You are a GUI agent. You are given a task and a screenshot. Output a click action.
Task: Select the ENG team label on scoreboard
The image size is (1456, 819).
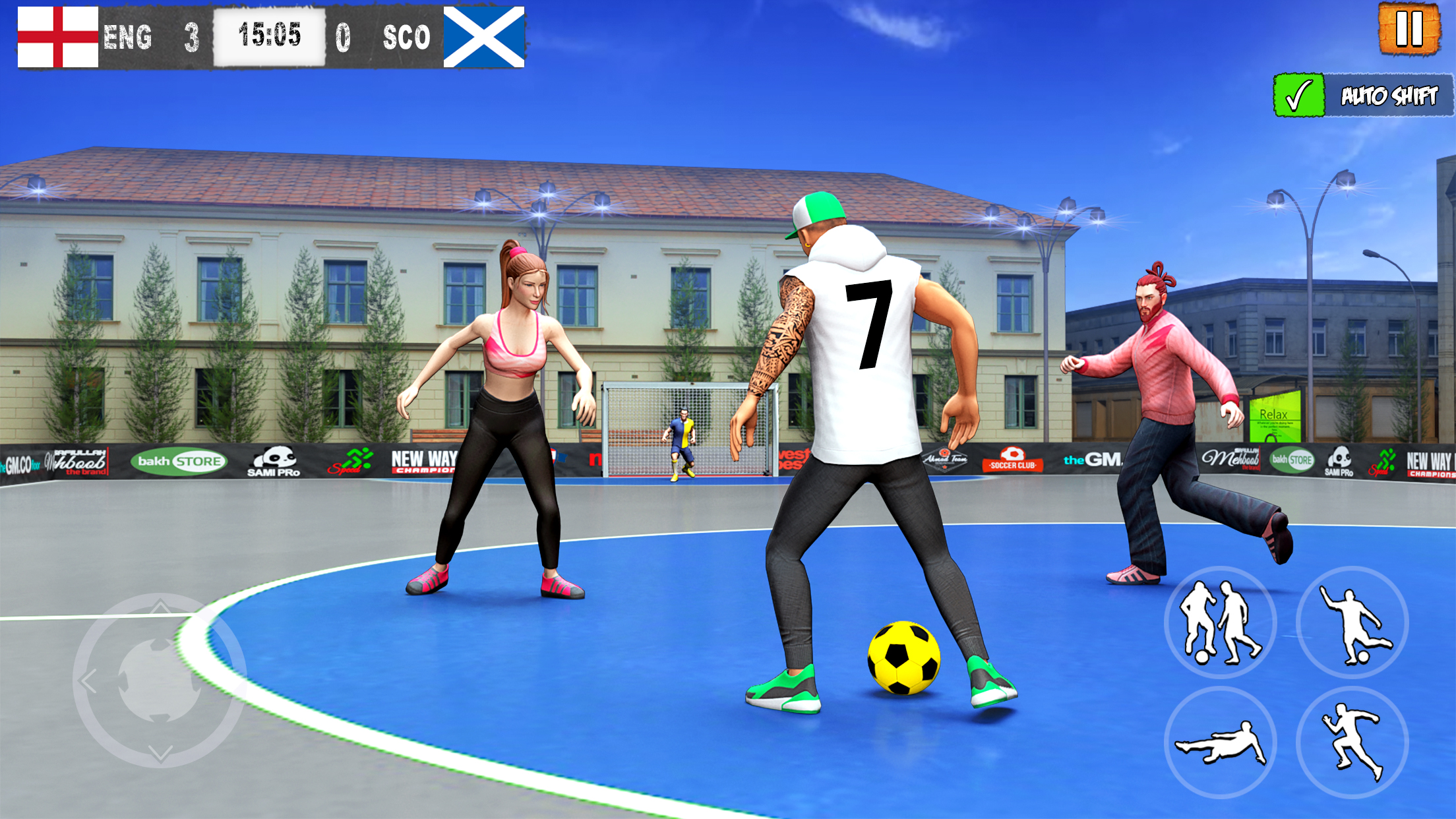pos(129,36)
